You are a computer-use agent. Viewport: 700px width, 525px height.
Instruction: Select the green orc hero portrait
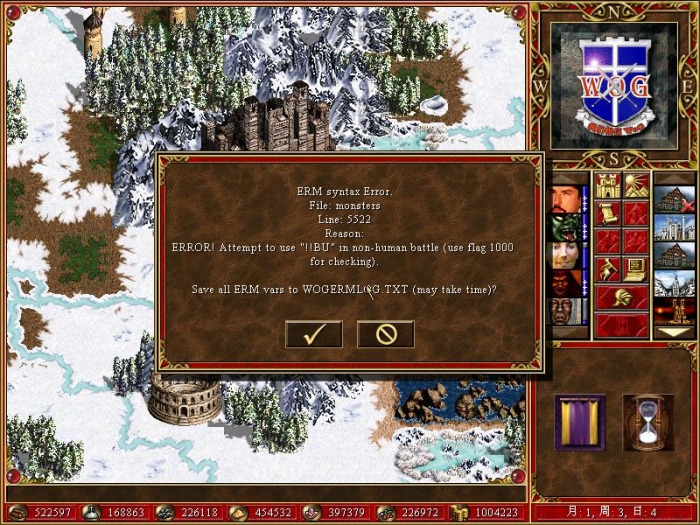point(564,226)
